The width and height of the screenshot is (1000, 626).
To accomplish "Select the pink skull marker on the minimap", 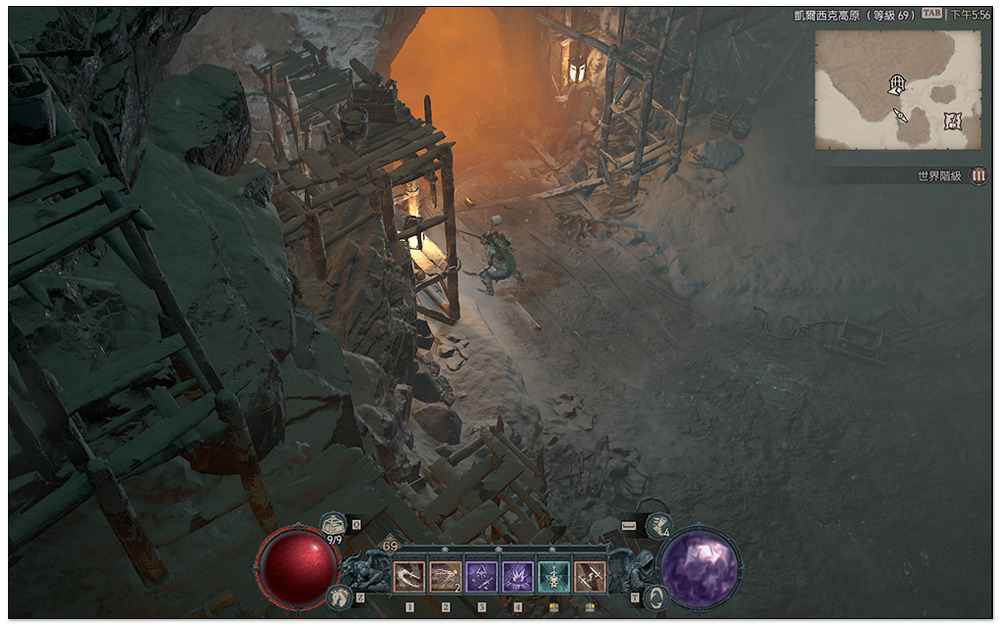I will point(953,121).
